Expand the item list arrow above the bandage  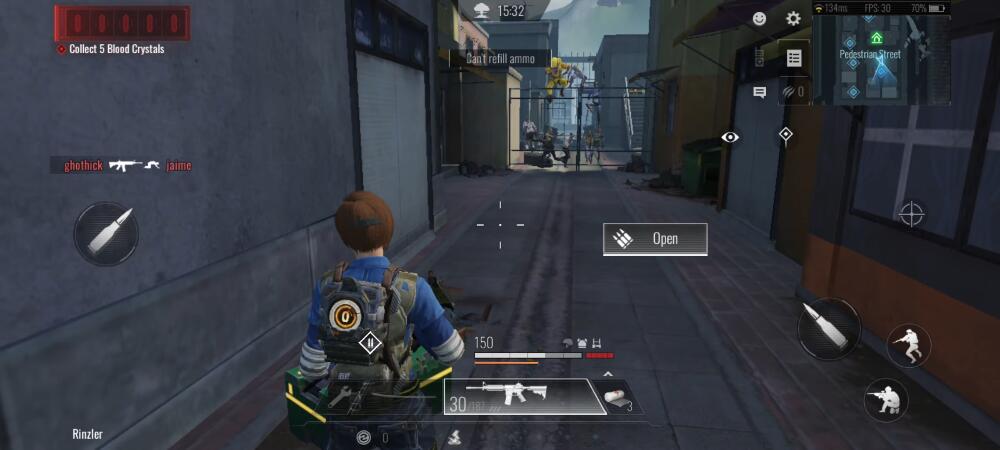[x=606, y=374]
